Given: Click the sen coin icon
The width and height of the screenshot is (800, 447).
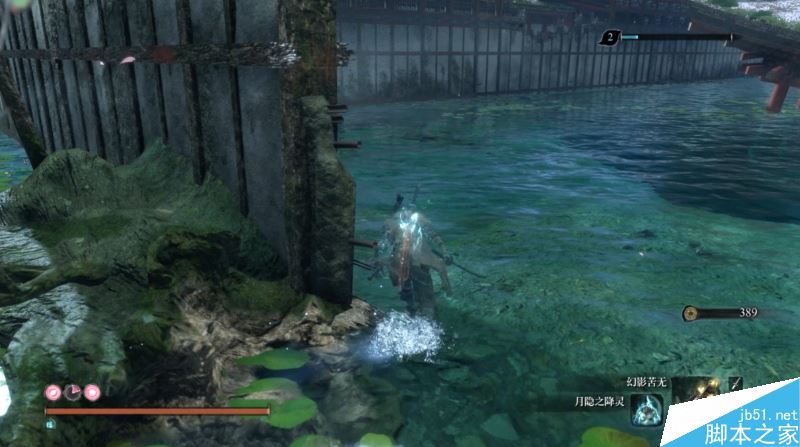Looking at the screenshot, I should point(690,313).
